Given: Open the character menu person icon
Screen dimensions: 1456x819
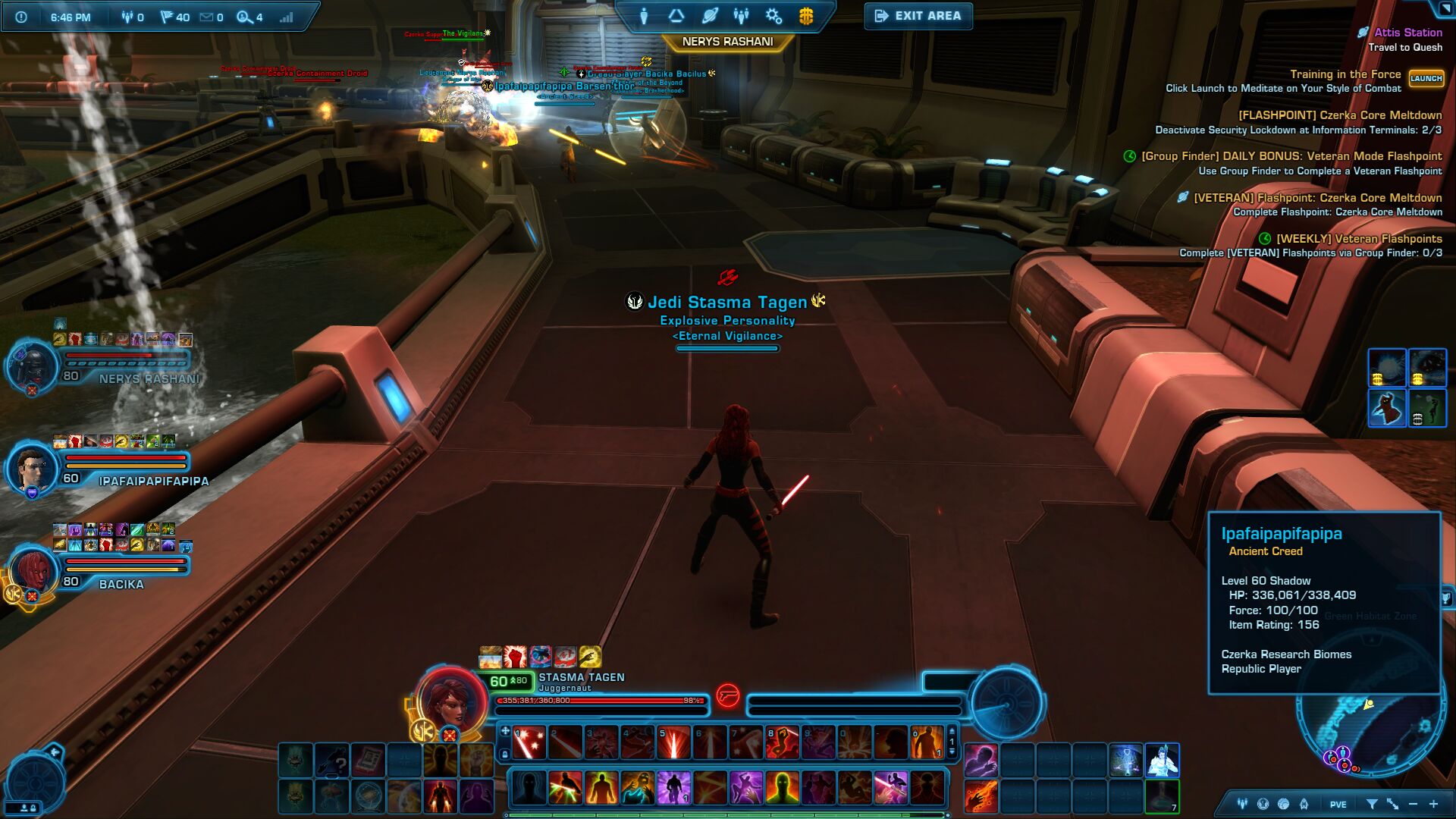Looking at the screenshot, I should tap(644, 16).
